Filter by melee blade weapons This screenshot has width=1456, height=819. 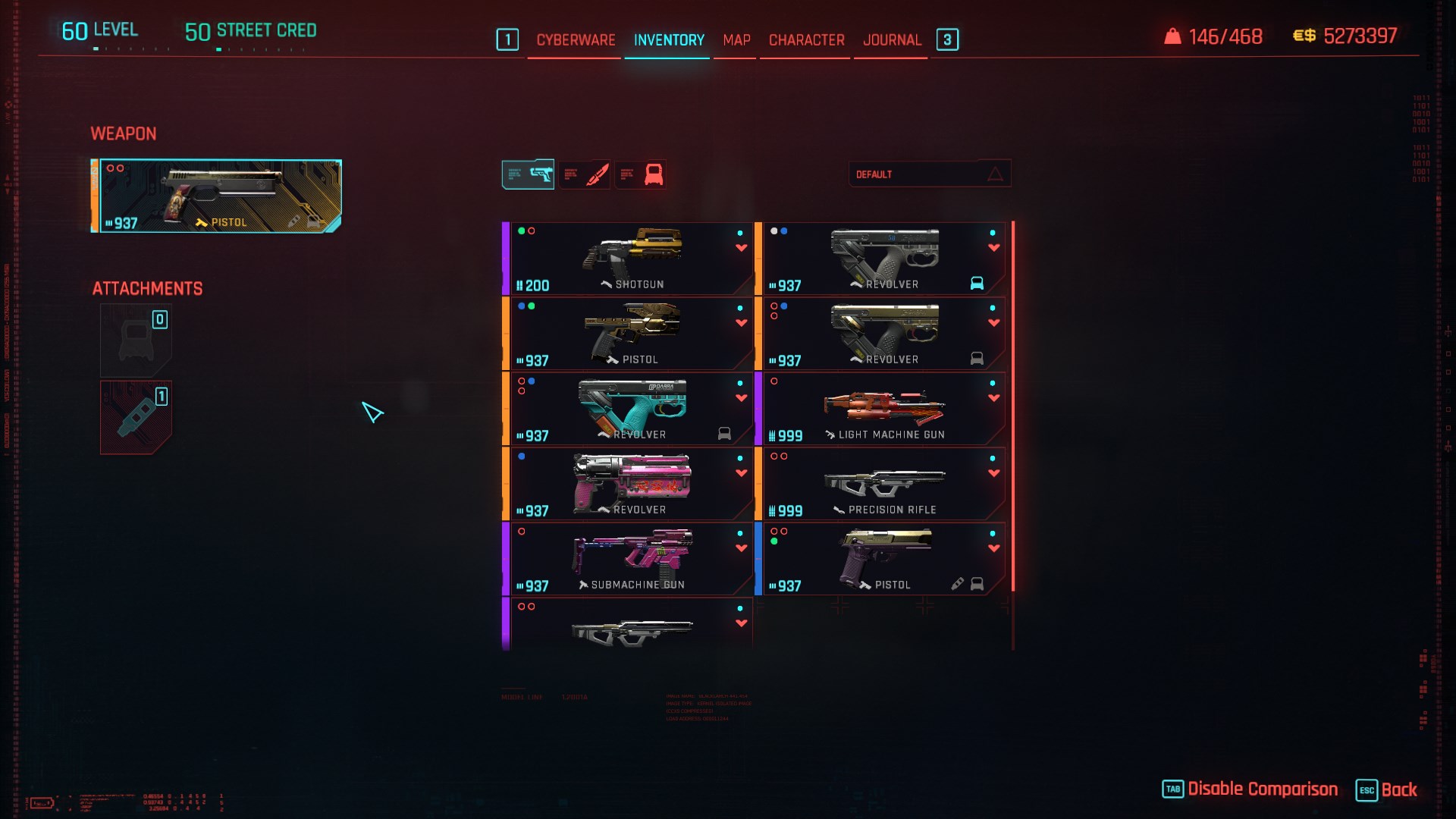point(585,174)
